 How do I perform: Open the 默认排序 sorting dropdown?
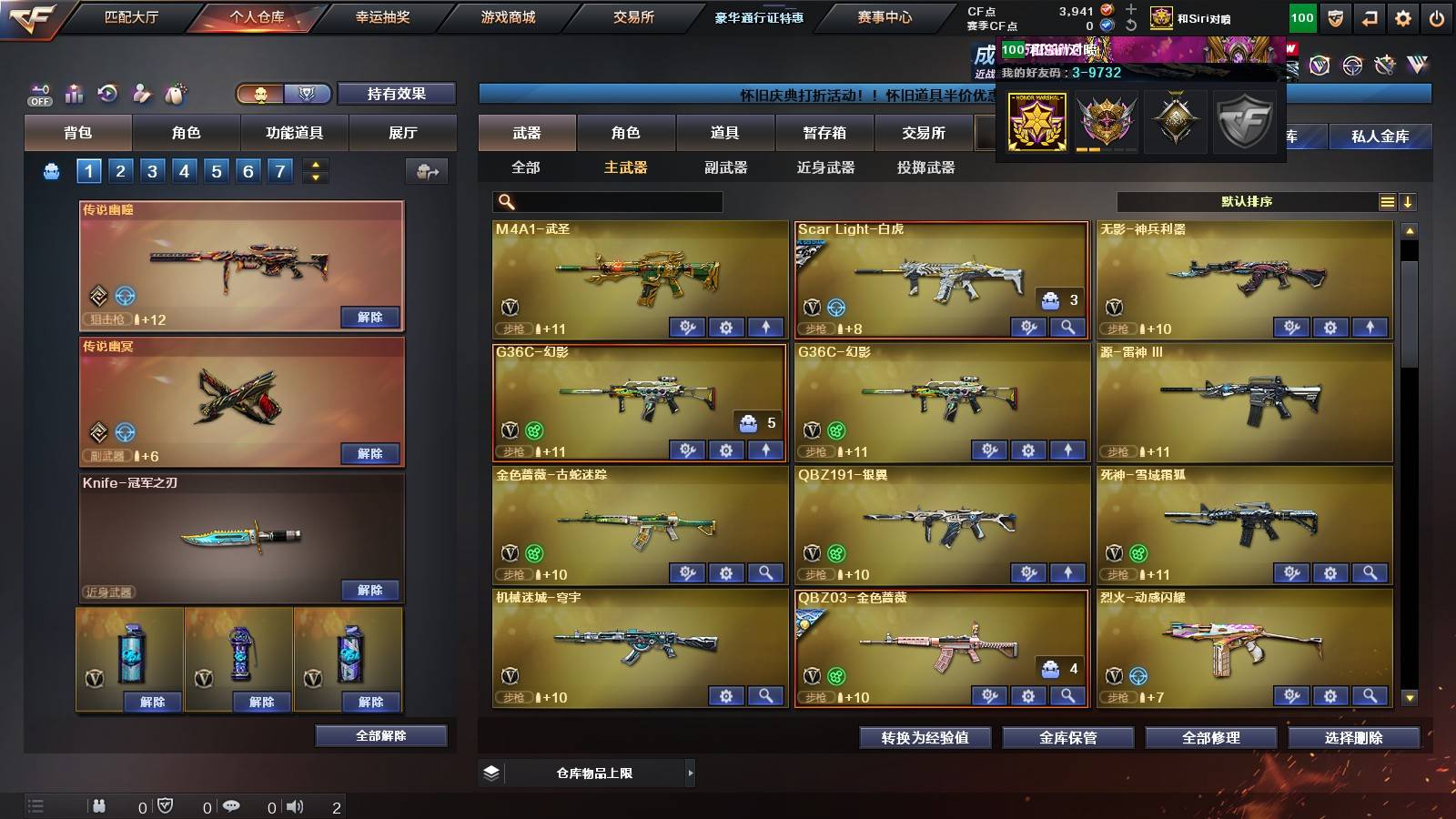coord(1247,202)
